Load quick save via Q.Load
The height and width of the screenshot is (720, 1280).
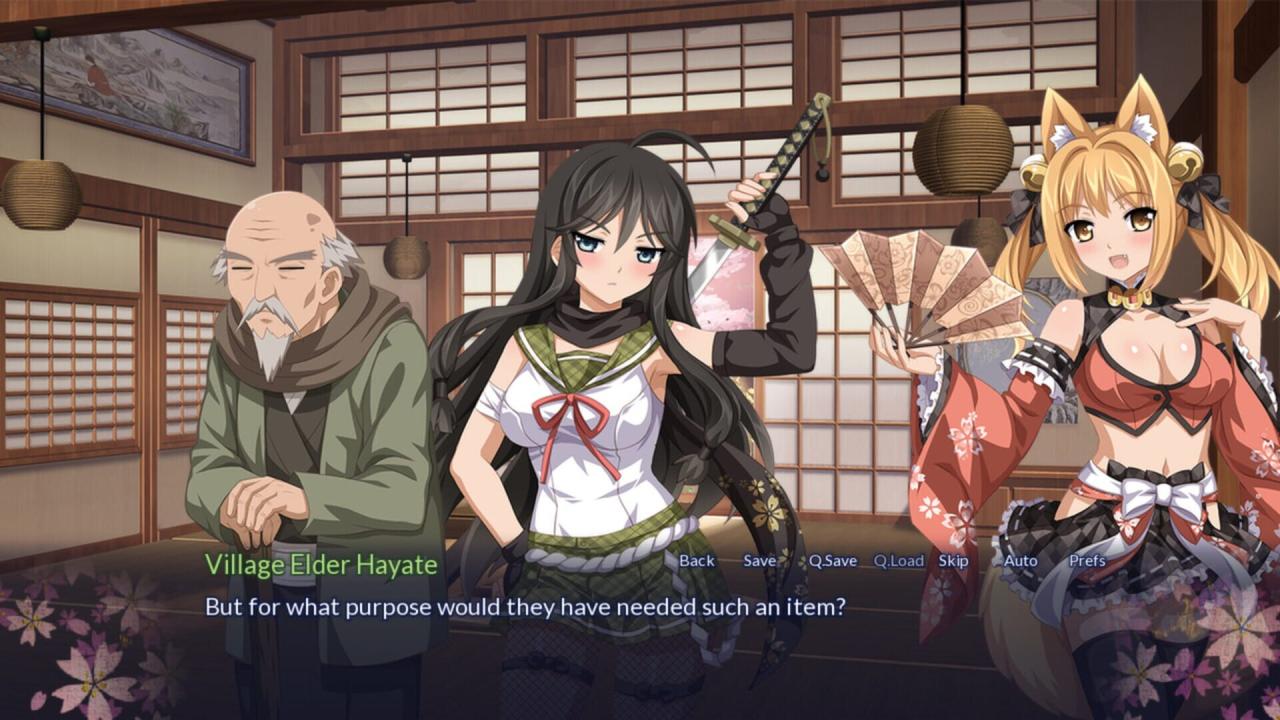click(x=898, y=561)
